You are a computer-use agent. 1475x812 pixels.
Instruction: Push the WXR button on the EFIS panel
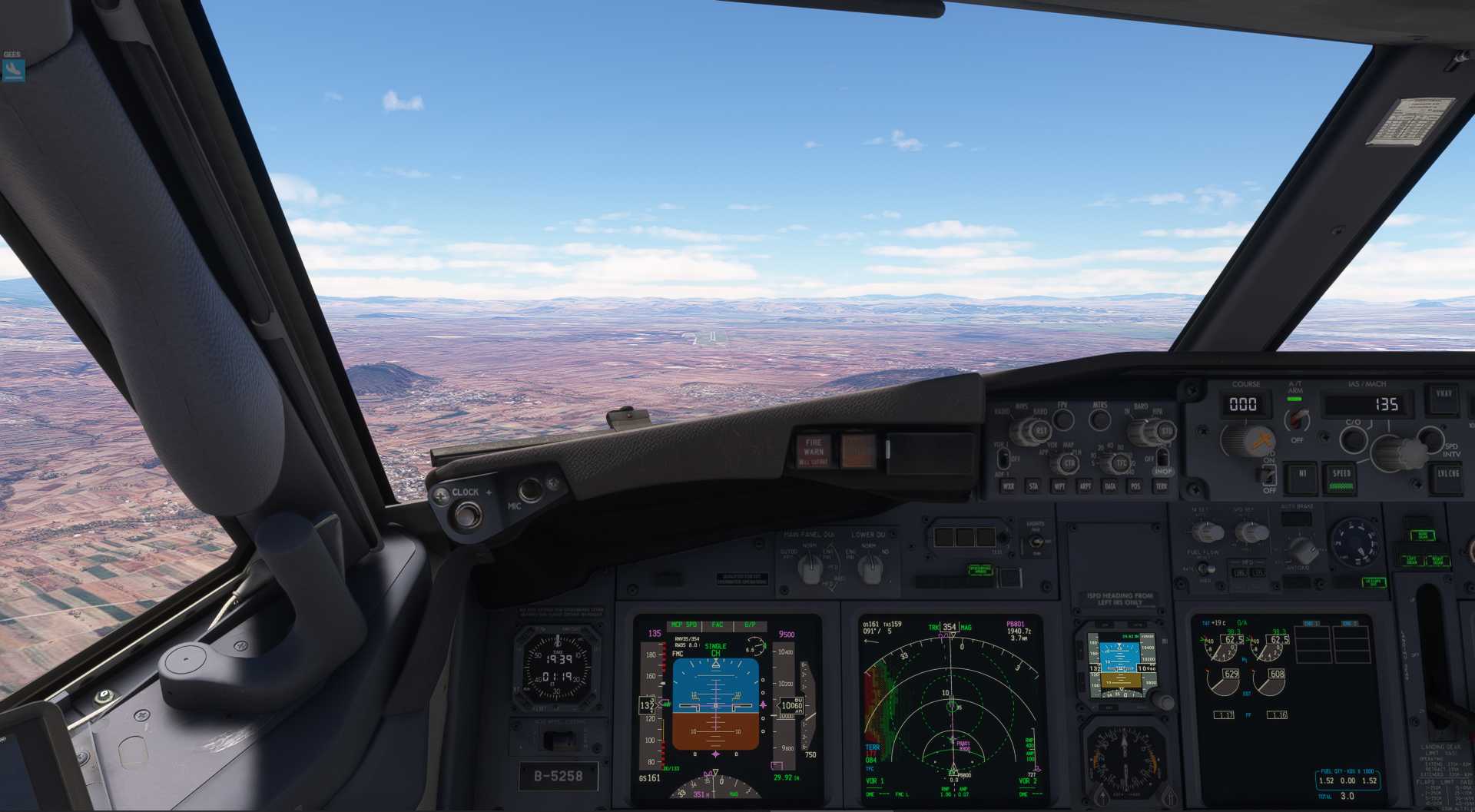pyautogui.click(x=1009, y=486)
